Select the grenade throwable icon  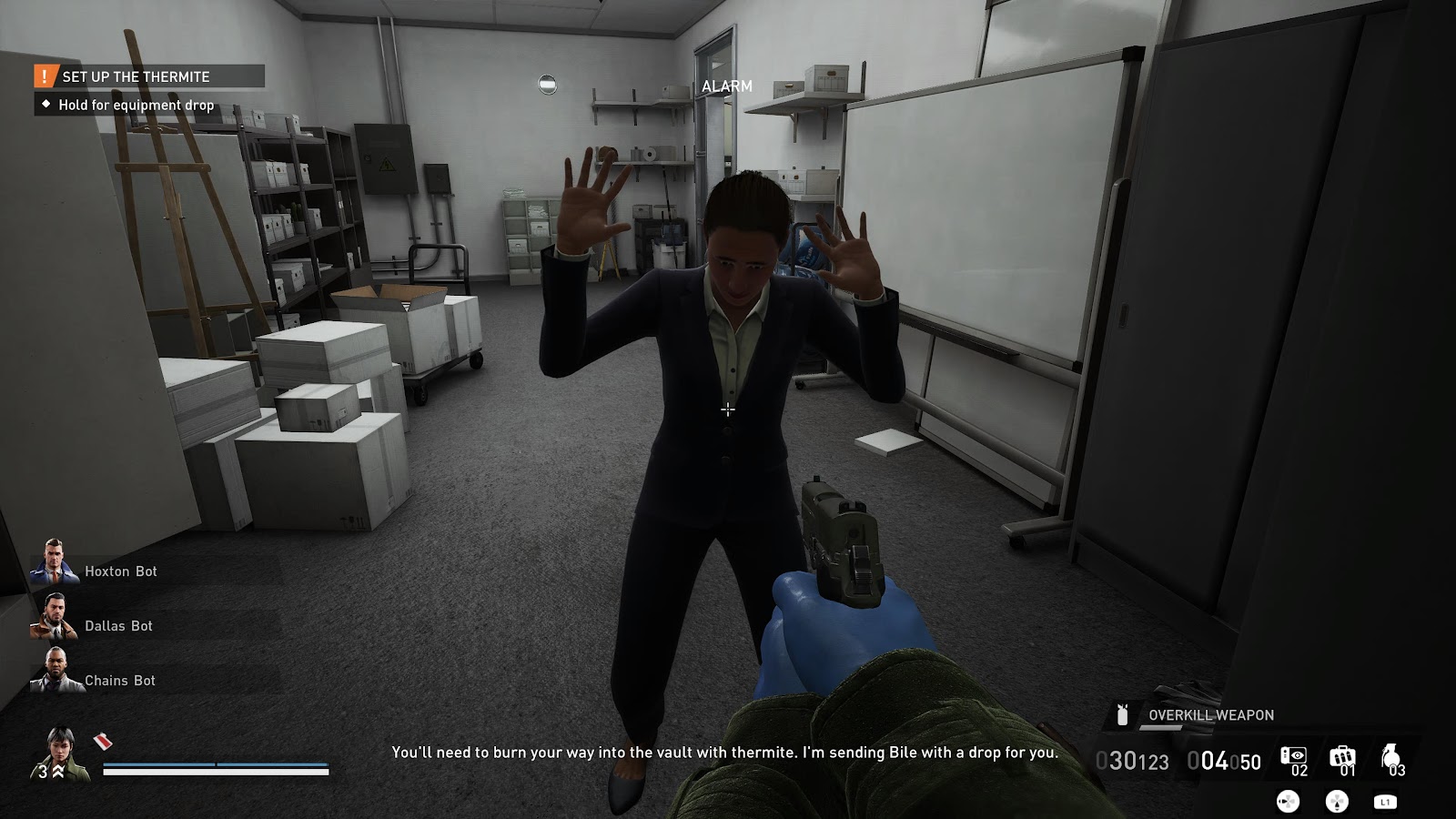1390,756
